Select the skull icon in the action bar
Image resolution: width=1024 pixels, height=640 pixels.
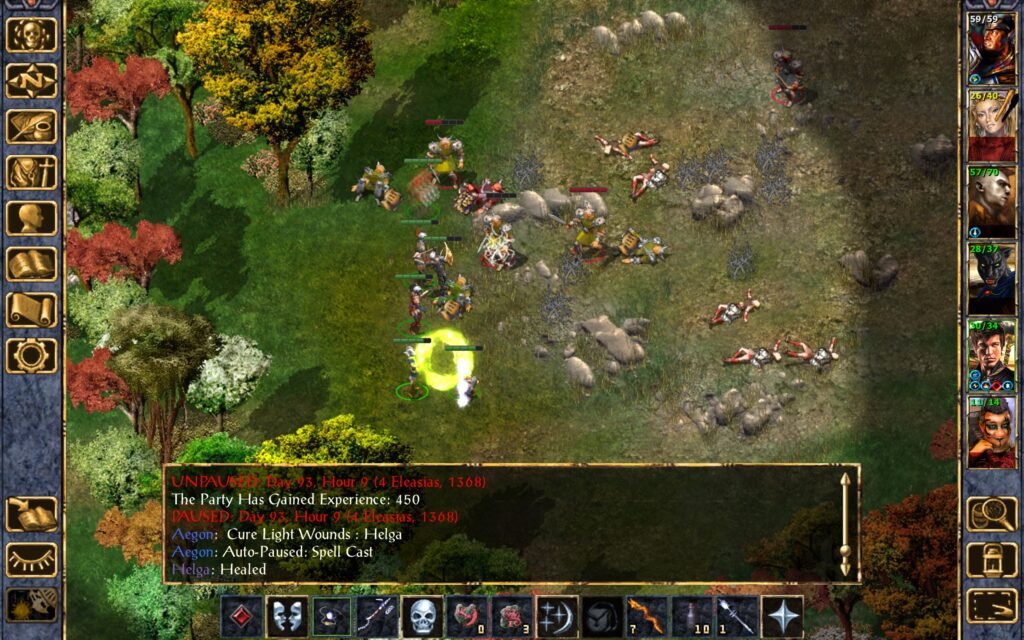click(422, 617)
